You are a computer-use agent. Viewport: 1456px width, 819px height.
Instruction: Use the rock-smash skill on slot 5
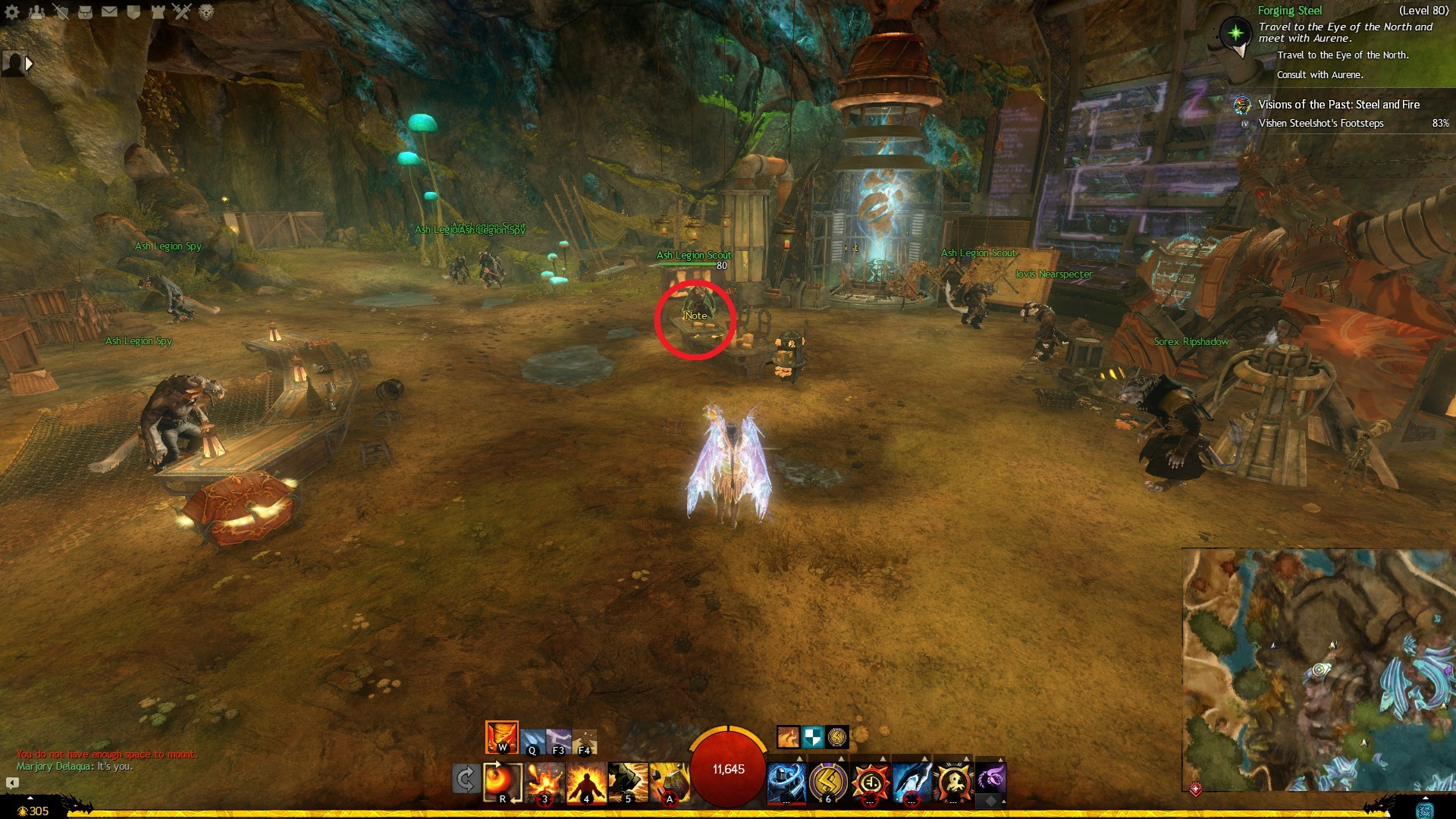point(628,782)
